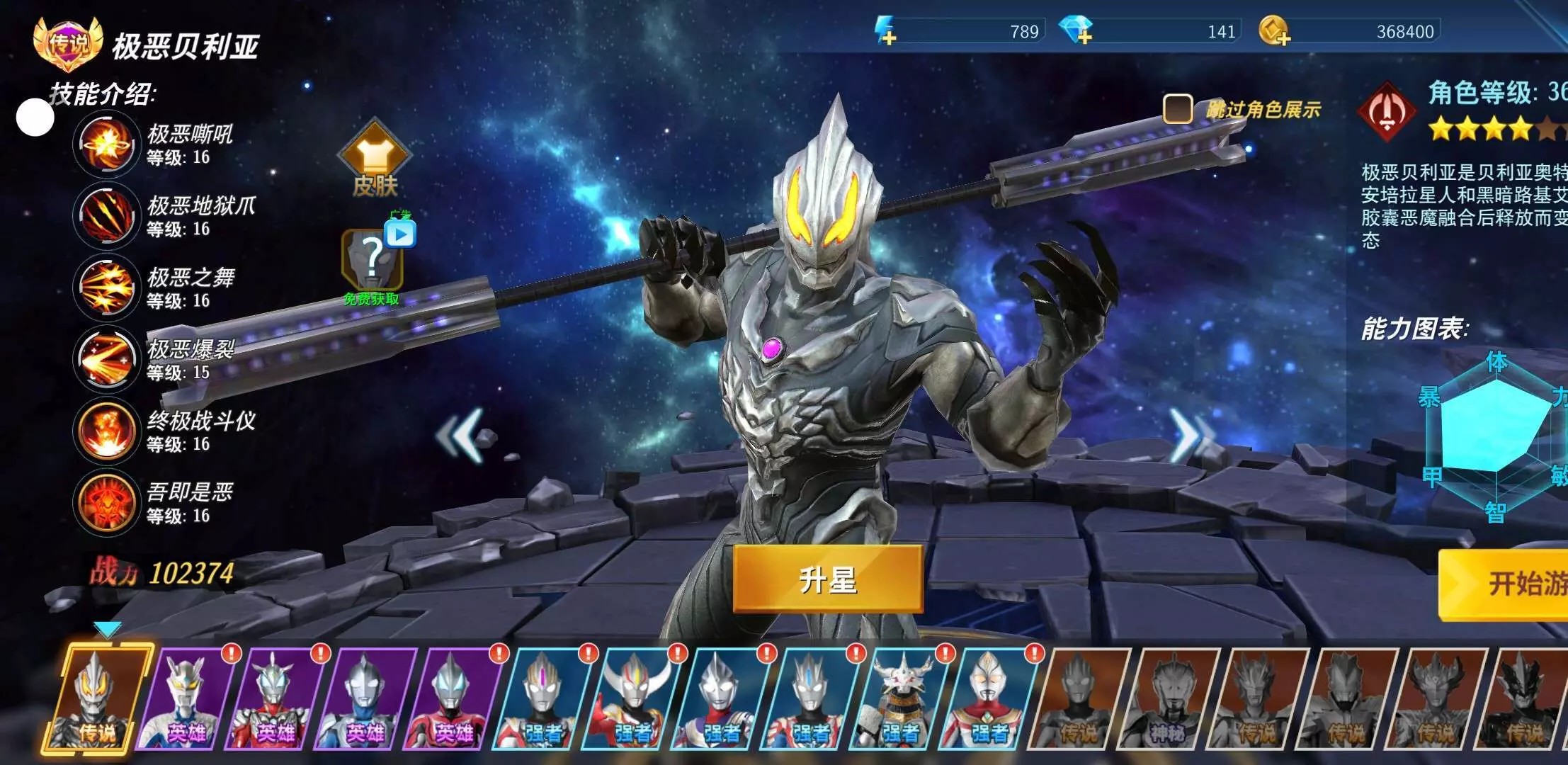The image size is (1568, 765).
Task: View the 吾即是恶 skill icon
Action: pos(106,502)
